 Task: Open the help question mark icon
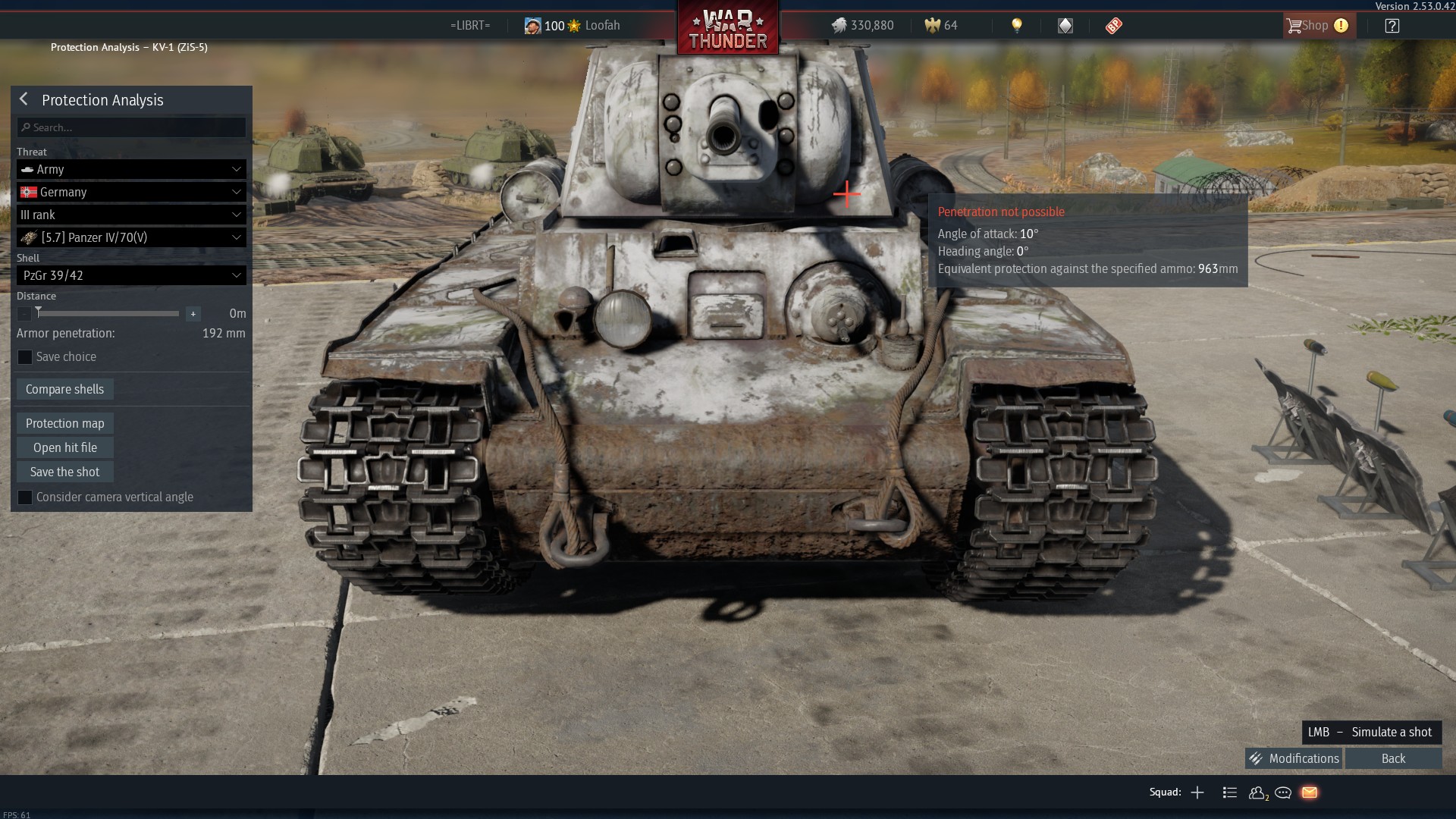[x=1392, y=26]
